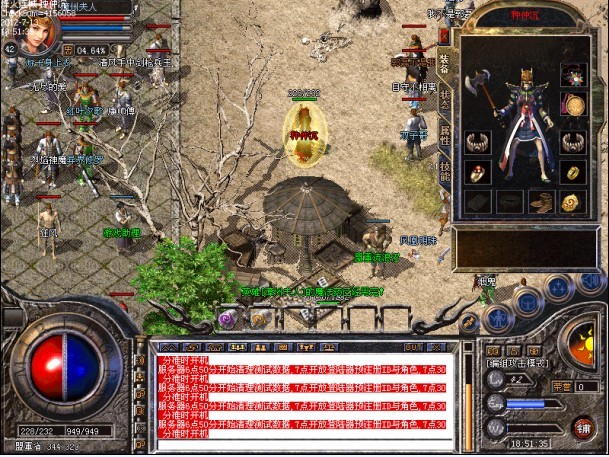Close the character equipment panel

pyautogui.click(x=444, y=34)
